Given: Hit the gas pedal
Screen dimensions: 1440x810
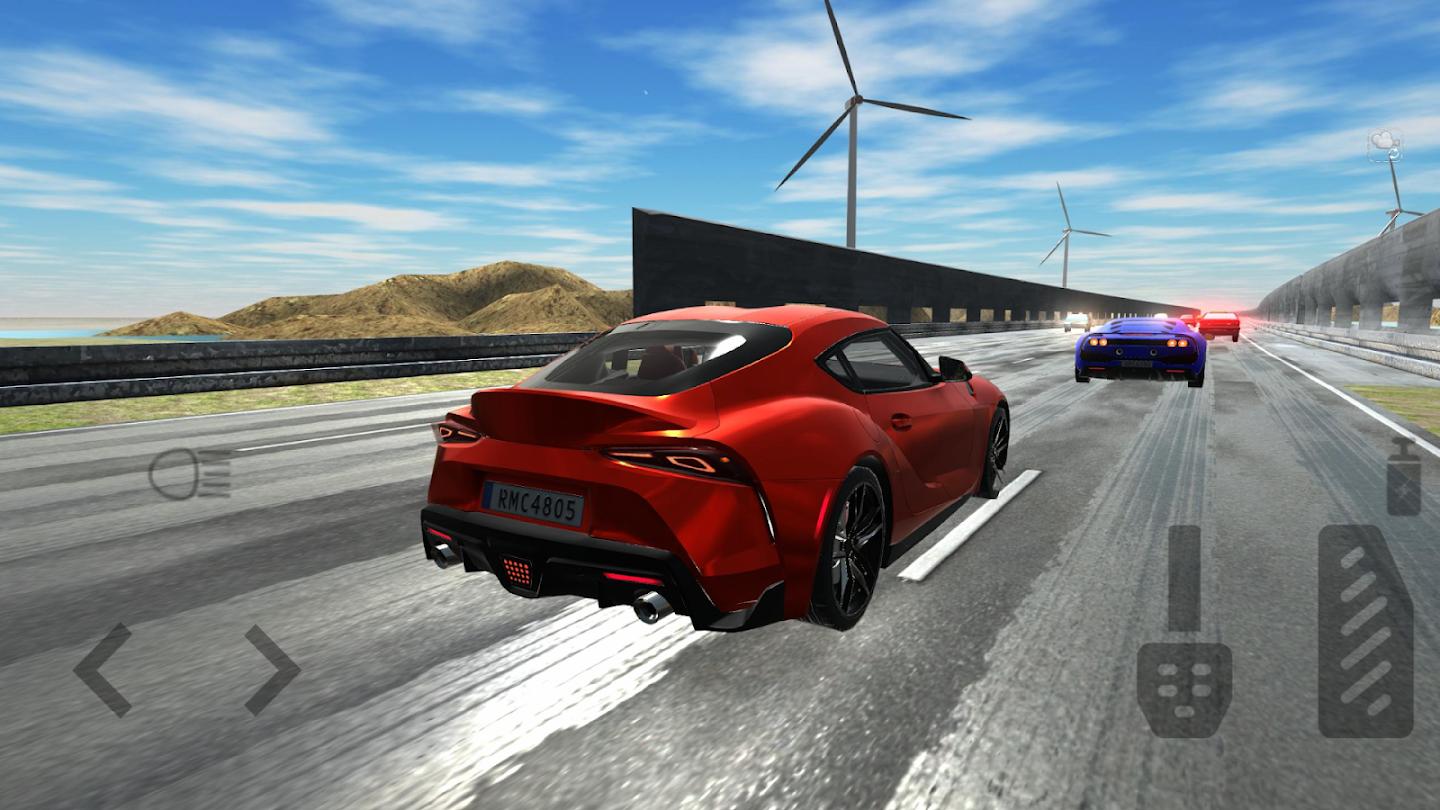Looking at the screenshot, I should click(1365, 632).
